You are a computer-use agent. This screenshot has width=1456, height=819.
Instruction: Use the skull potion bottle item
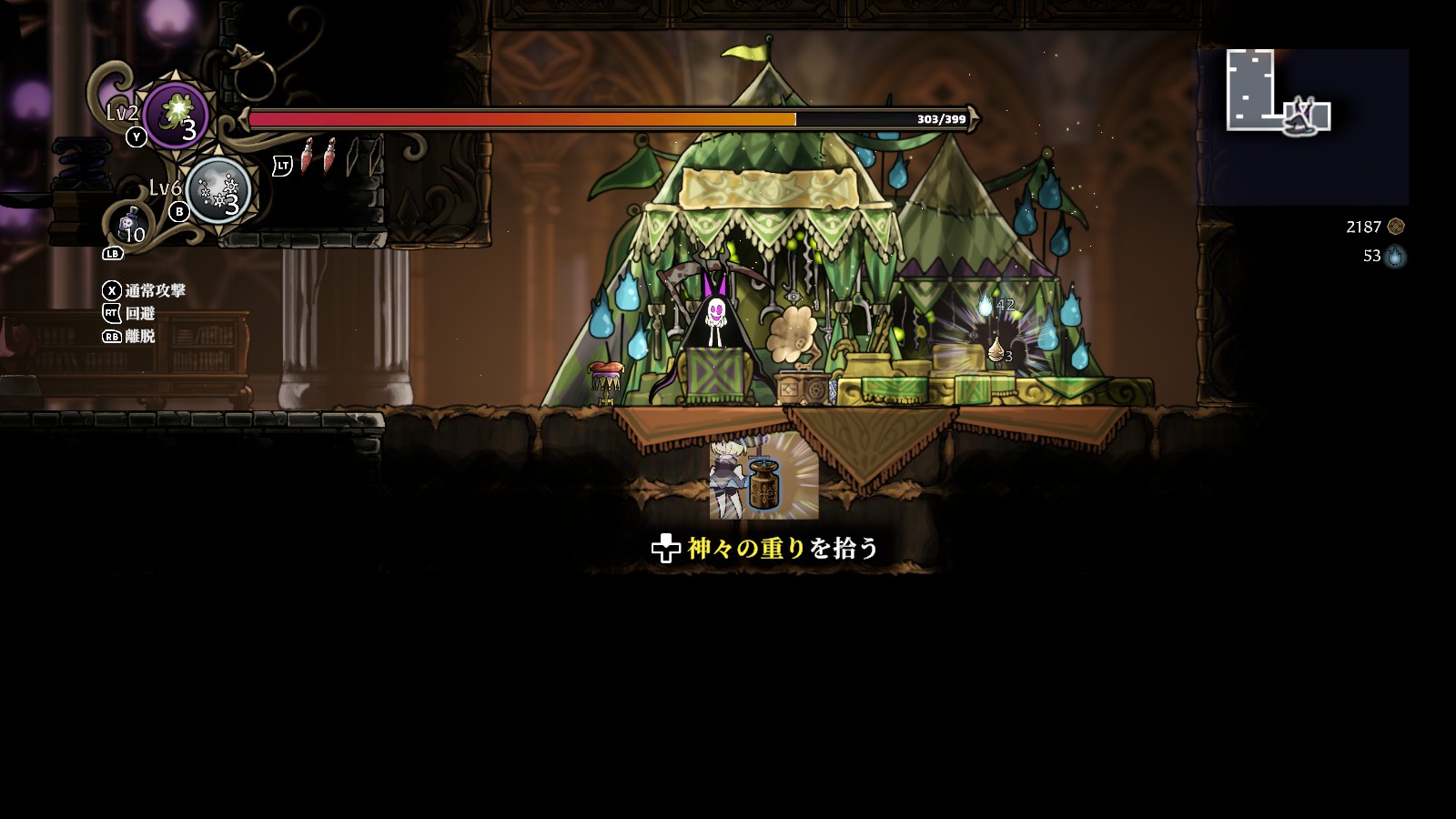click(128, 224)
